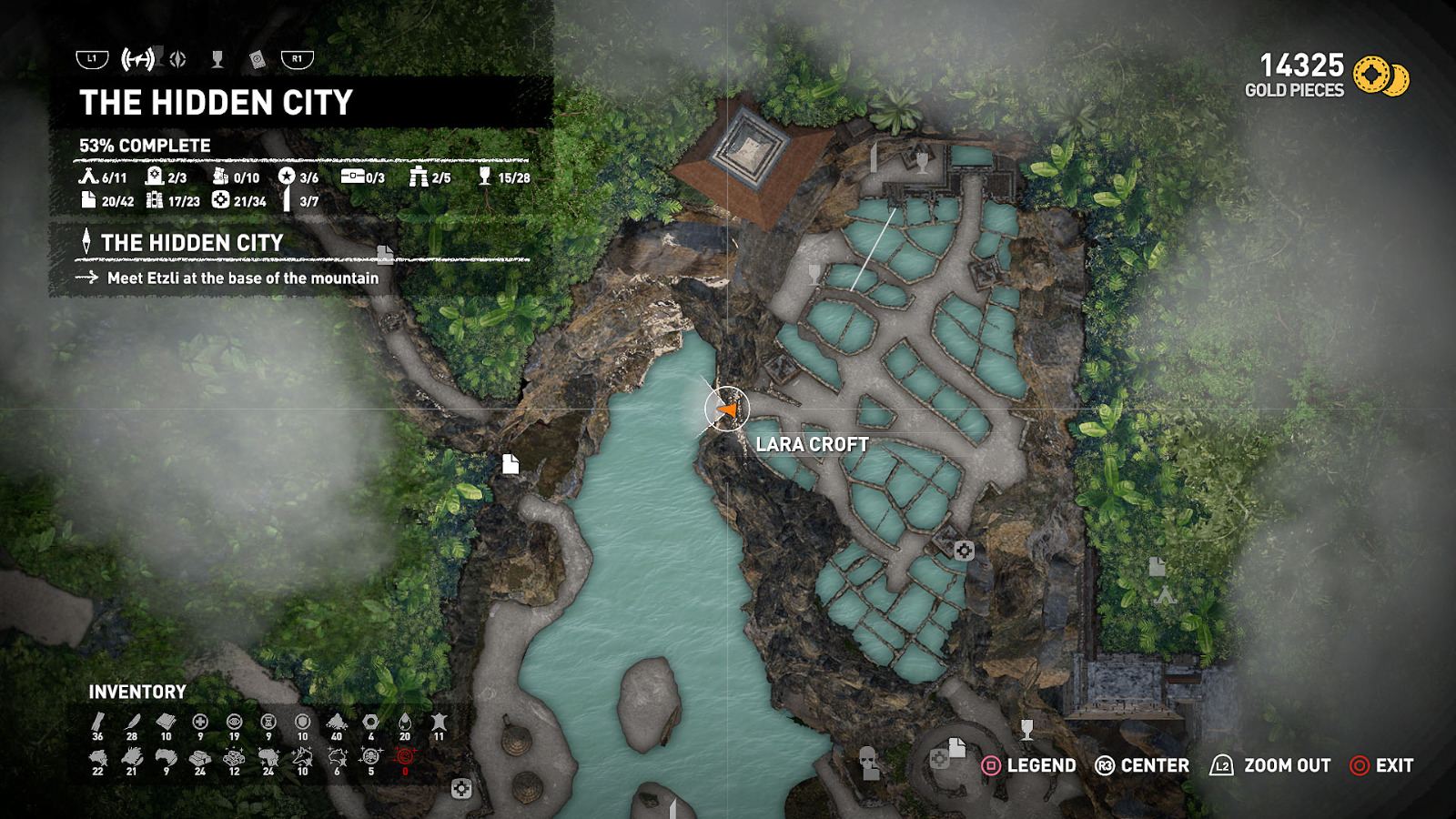
Task: Select the document marker on the lake's west shore
Action: 511,464
